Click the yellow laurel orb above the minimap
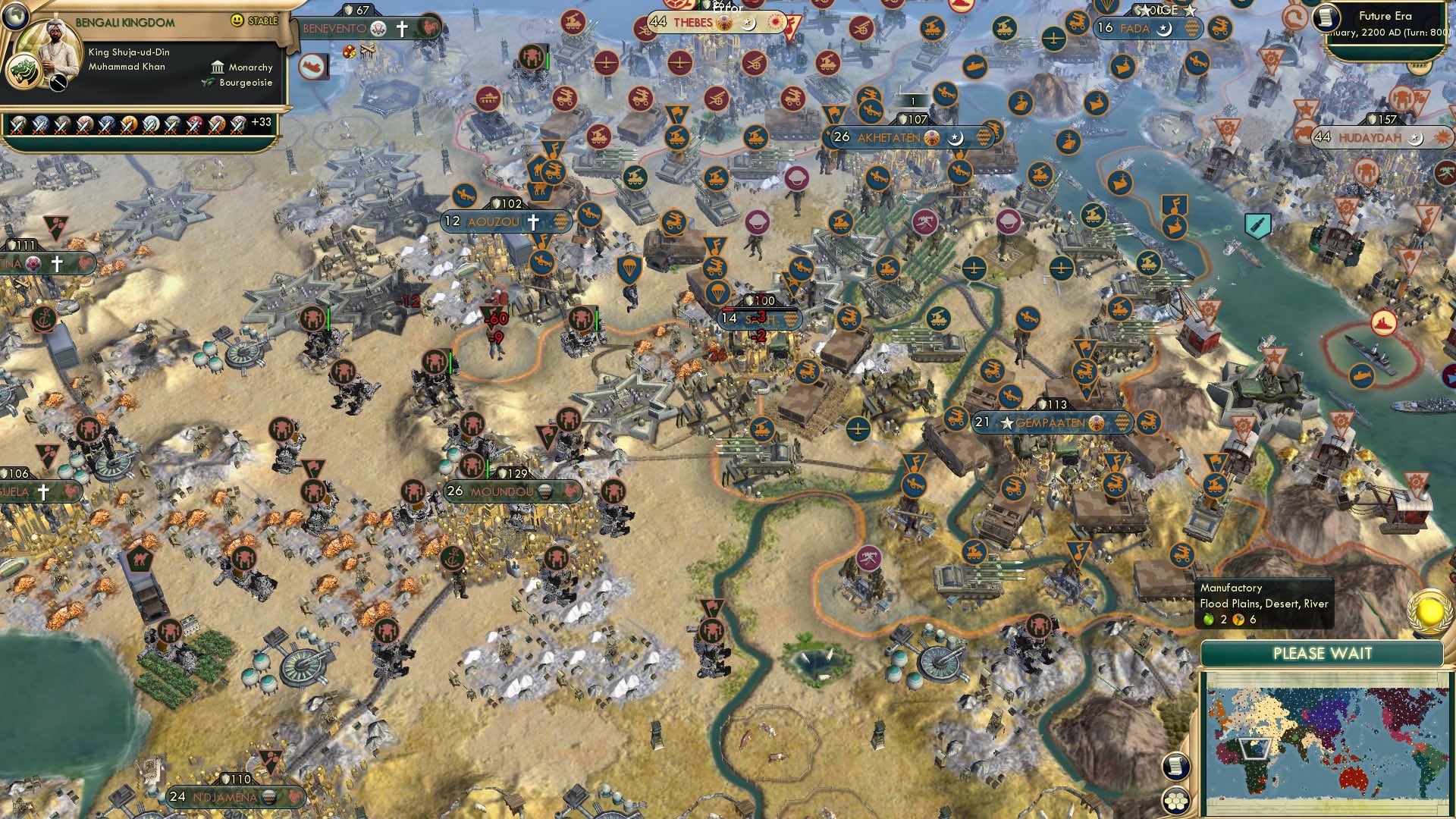1456x819 pixels. pyautogui.click(x=1430, y=611)
